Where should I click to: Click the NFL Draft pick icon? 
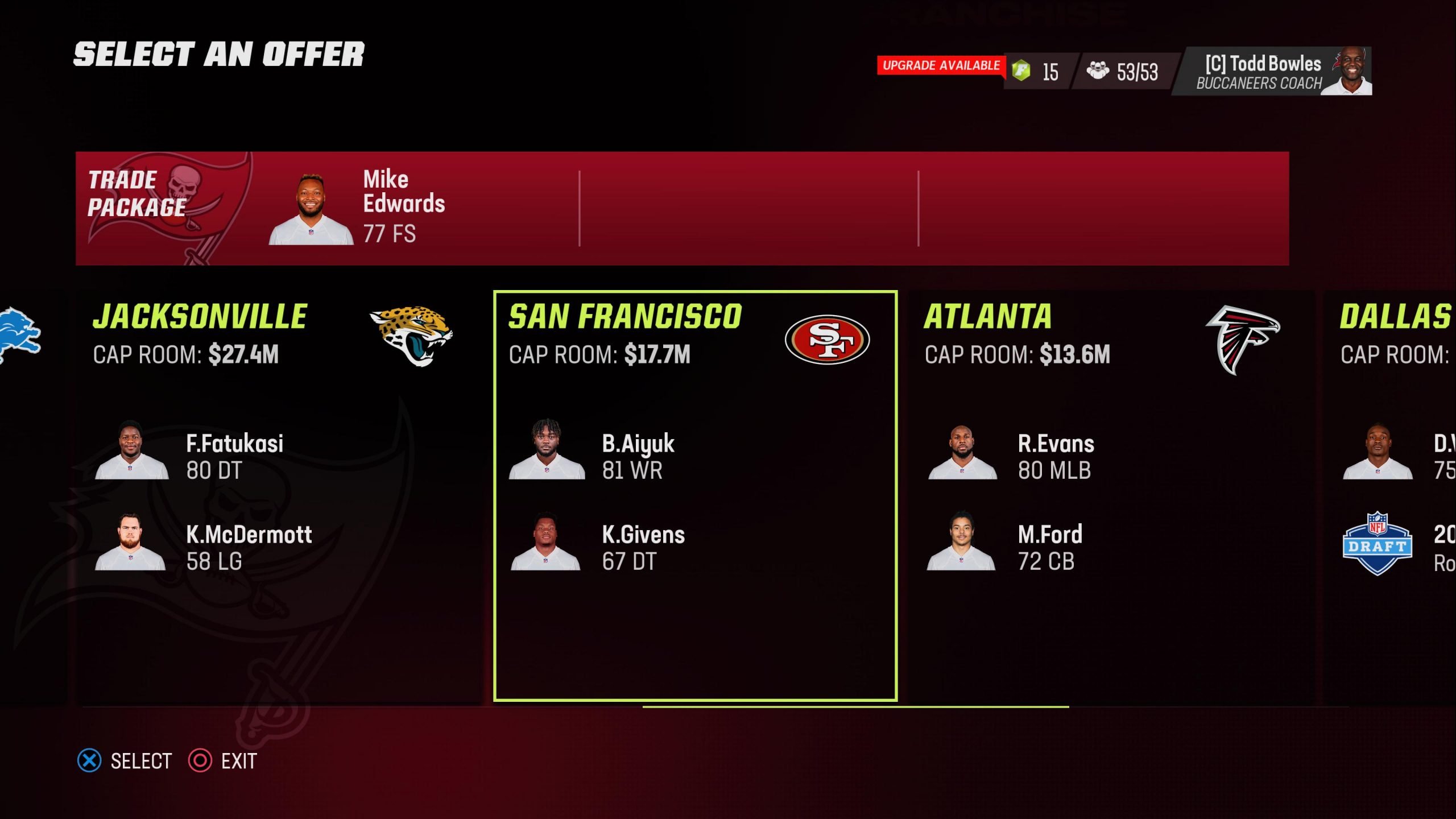pyautogui.click(x=1376, y=544)
